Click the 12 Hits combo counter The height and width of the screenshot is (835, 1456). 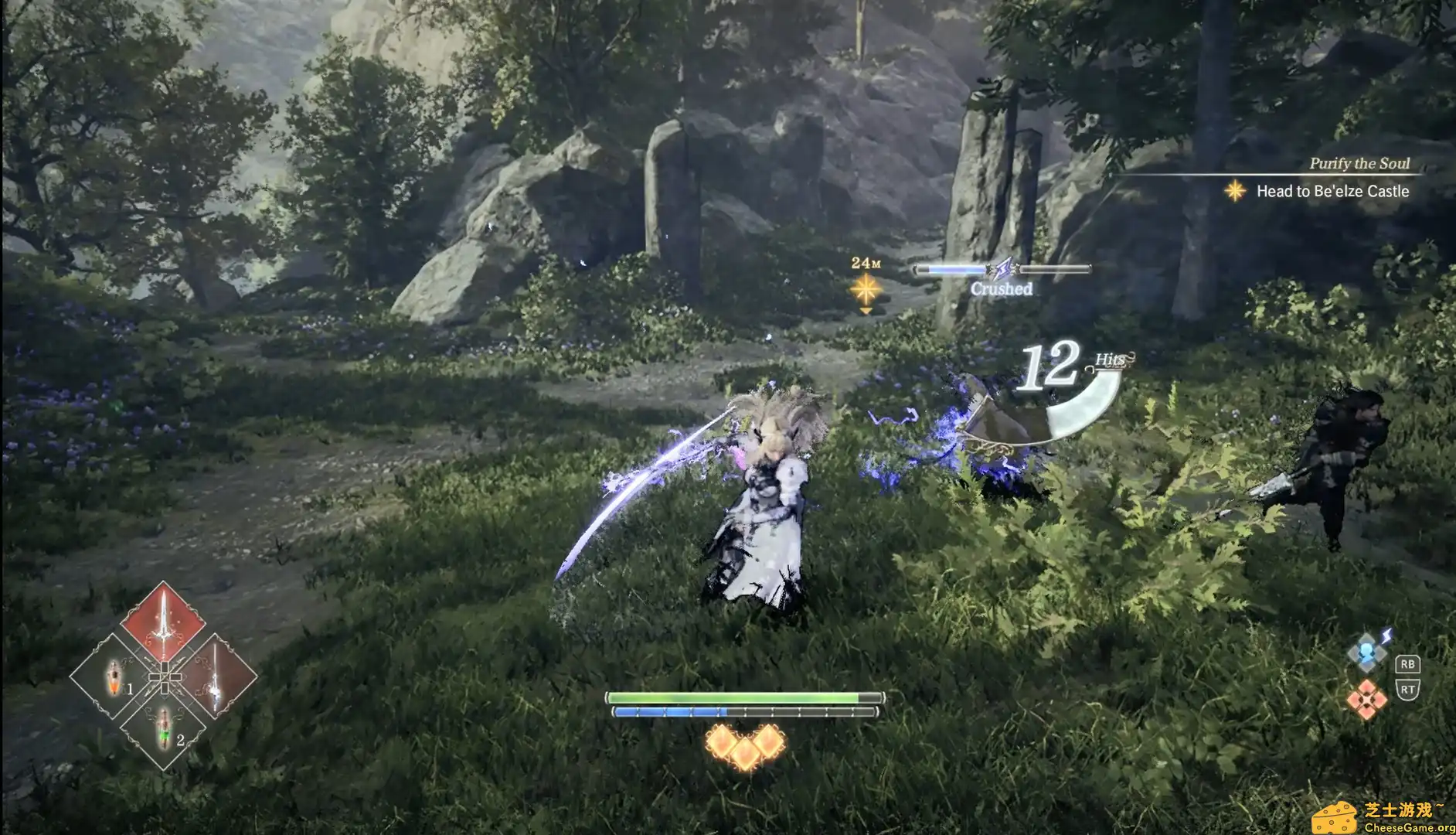click(1049, 364)
